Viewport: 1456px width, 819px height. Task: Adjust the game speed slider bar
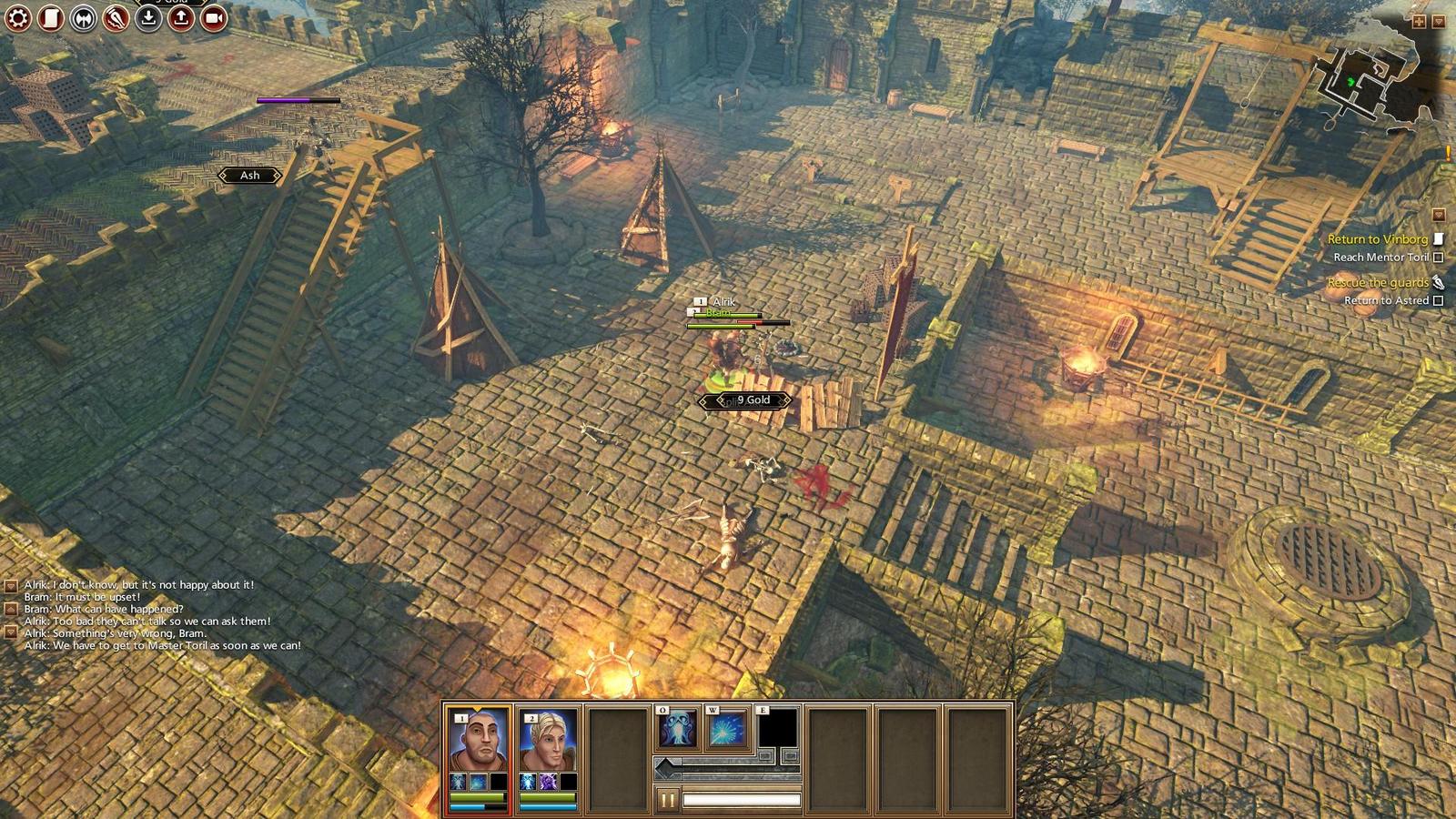point(742,800)
